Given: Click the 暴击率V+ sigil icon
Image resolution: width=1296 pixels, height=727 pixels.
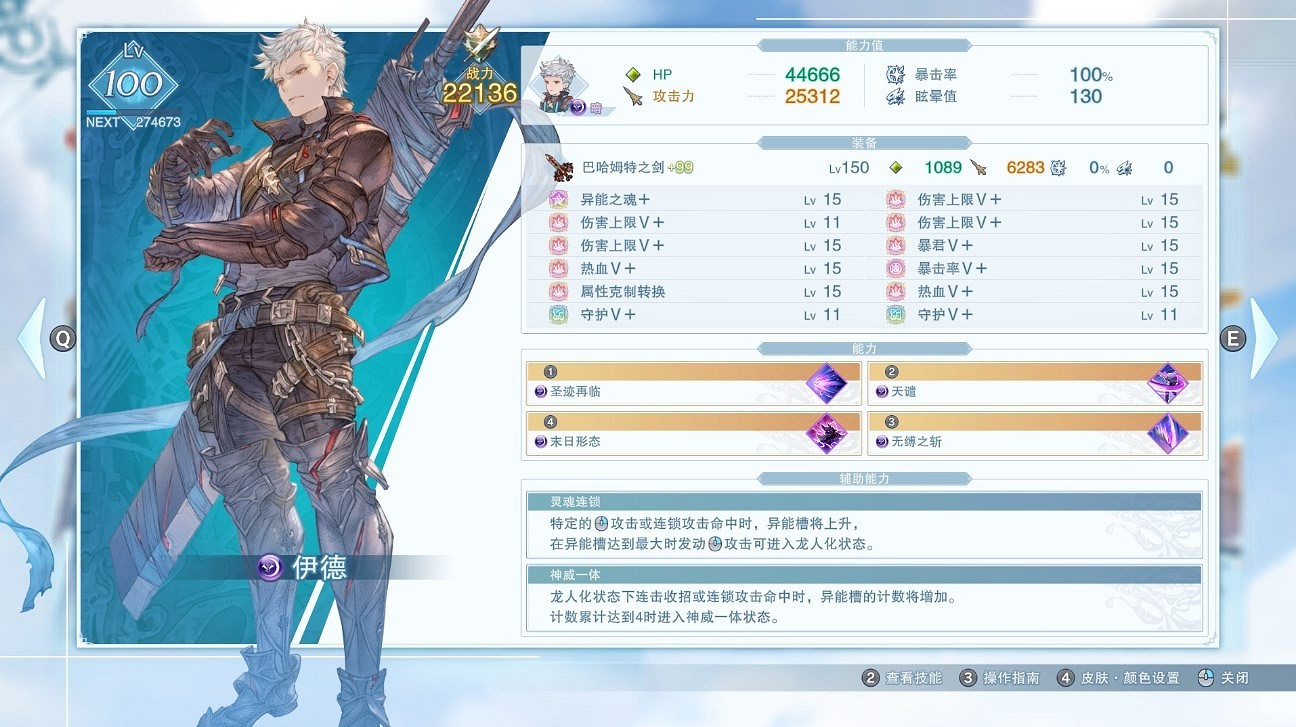Looking at the screenshot, I should tap(896, 268).
